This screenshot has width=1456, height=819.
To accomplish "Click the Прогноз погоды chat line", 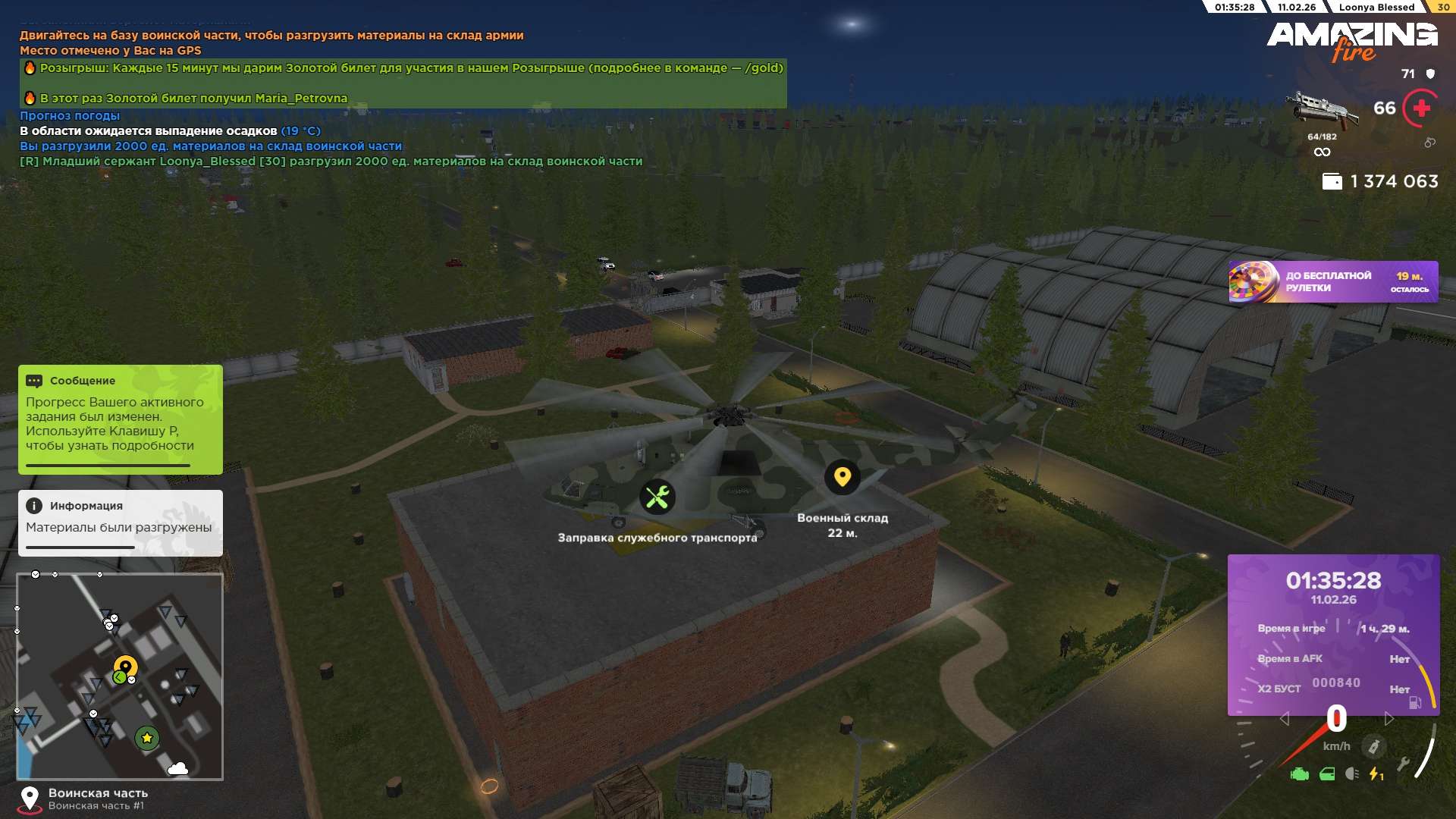I will pos(70,116).
